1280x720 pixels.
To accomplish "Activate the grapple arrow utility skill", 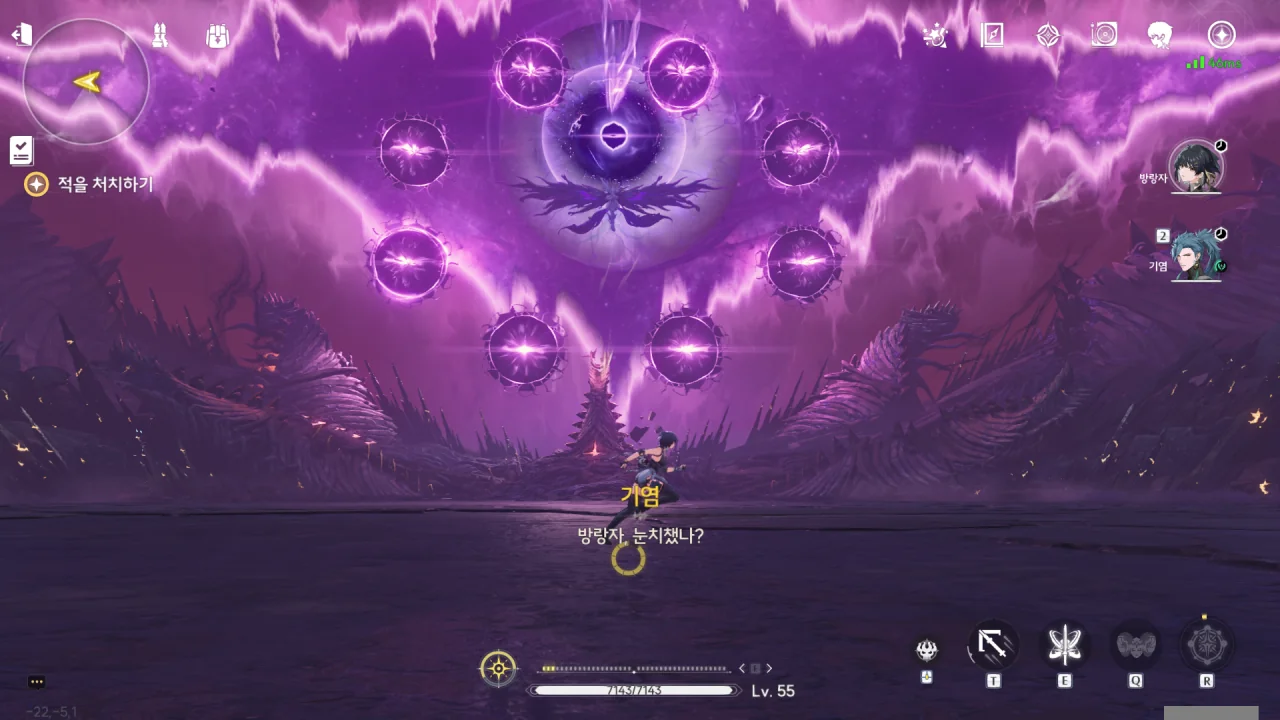I will point(993,645).
